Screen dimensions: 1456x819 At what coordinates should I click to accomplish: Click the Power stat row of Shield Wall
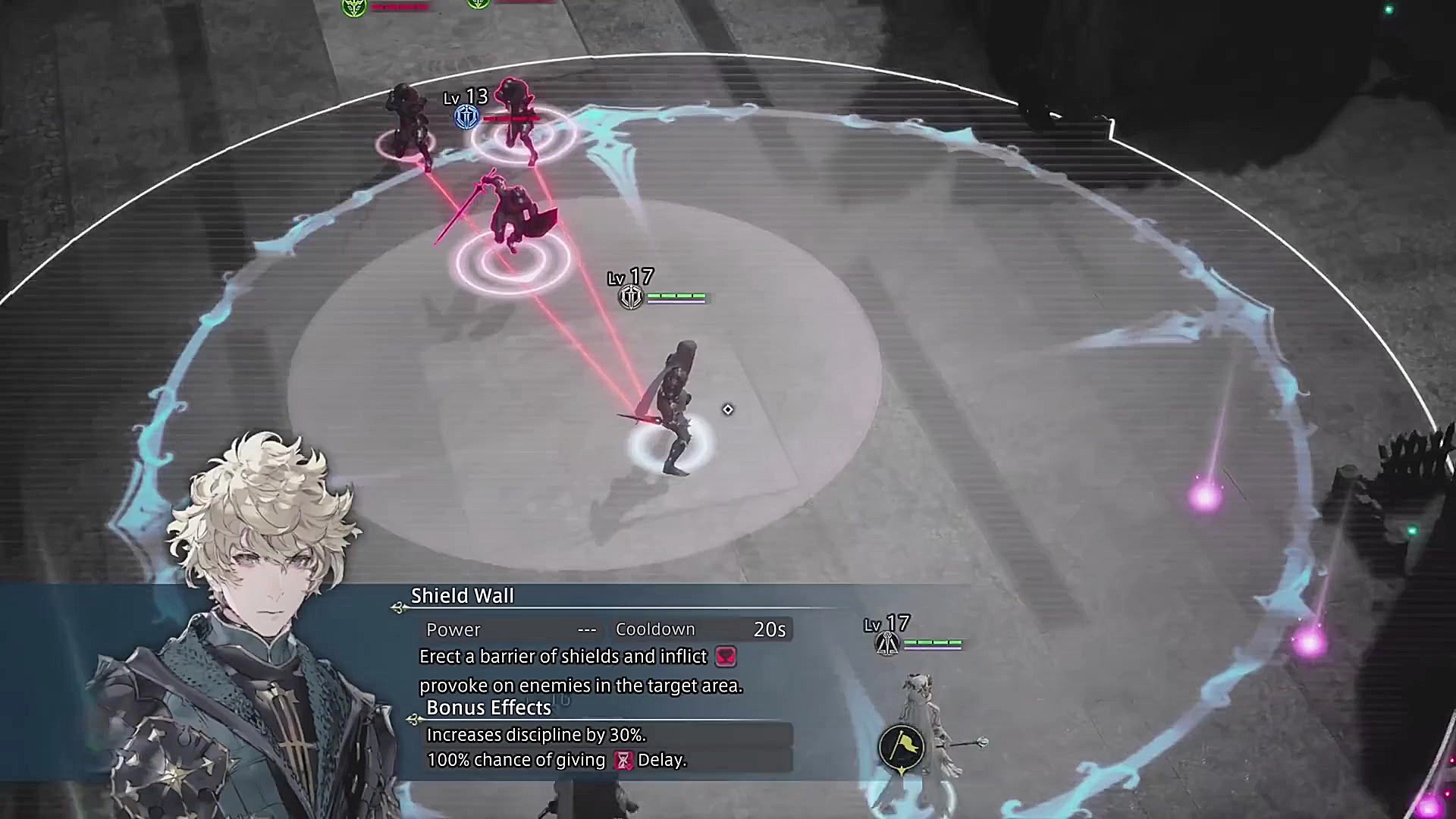pyautogui.click(x=453, y=629)
